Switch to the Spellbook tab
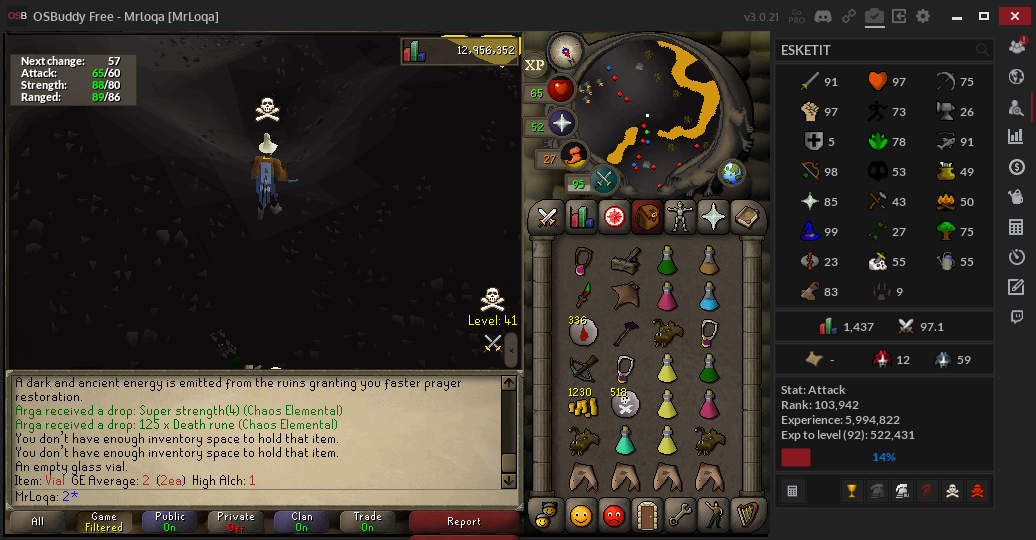Image resolution: width=1036 pixels, height=540 pixels. pos(746,215)
